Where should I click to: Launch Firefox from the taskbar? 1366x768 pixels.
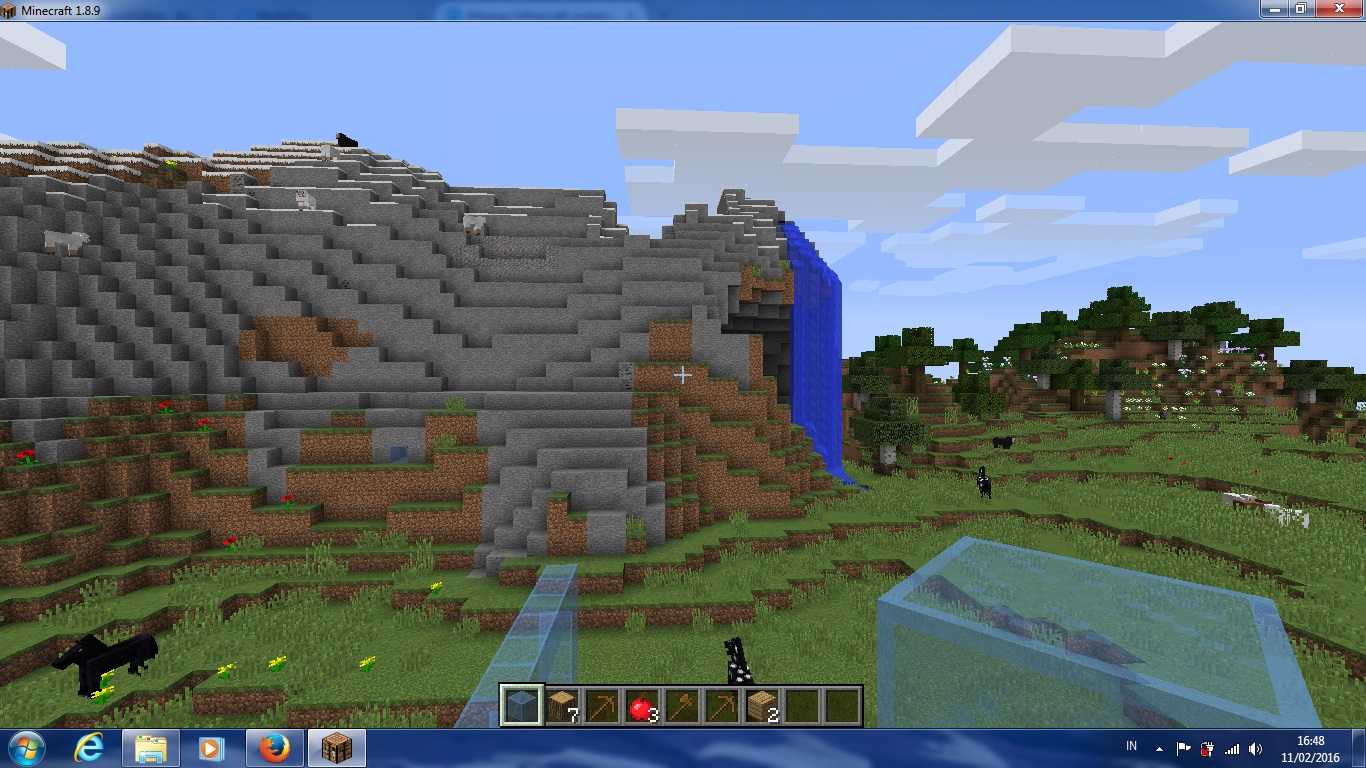275,747
